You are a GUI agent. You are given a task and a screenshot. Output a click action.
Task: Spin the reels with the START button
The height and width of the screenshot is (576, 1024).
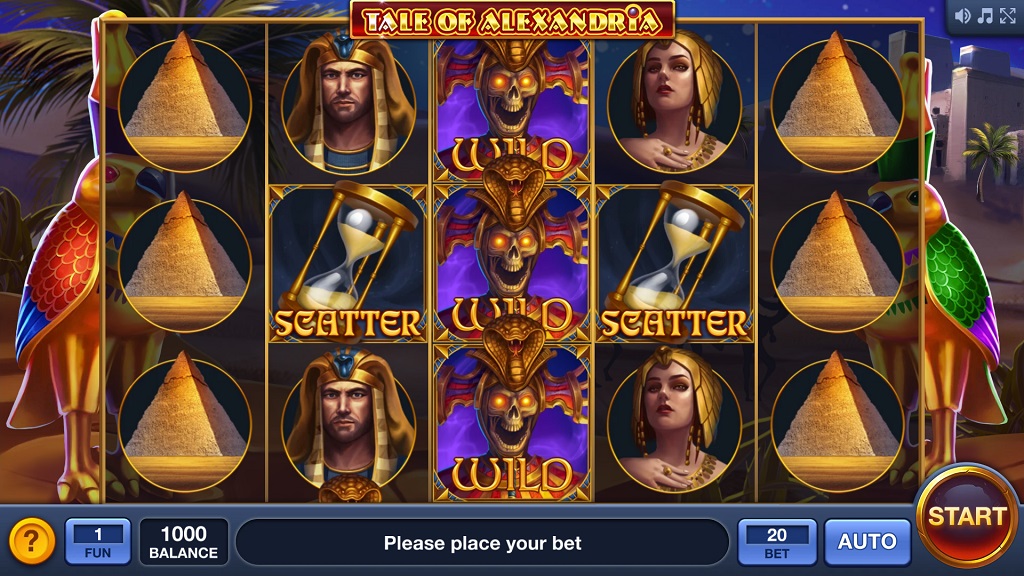pos(966,516)
